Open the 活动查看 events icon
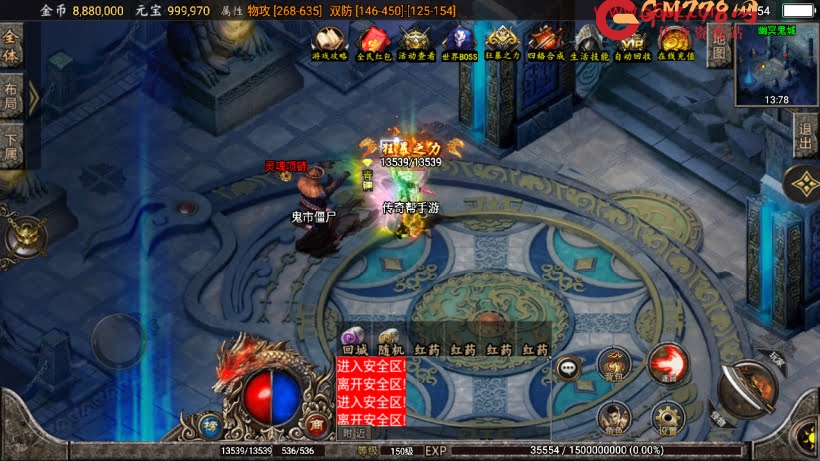Screen dimensions: 820x461 pos(416,42)
